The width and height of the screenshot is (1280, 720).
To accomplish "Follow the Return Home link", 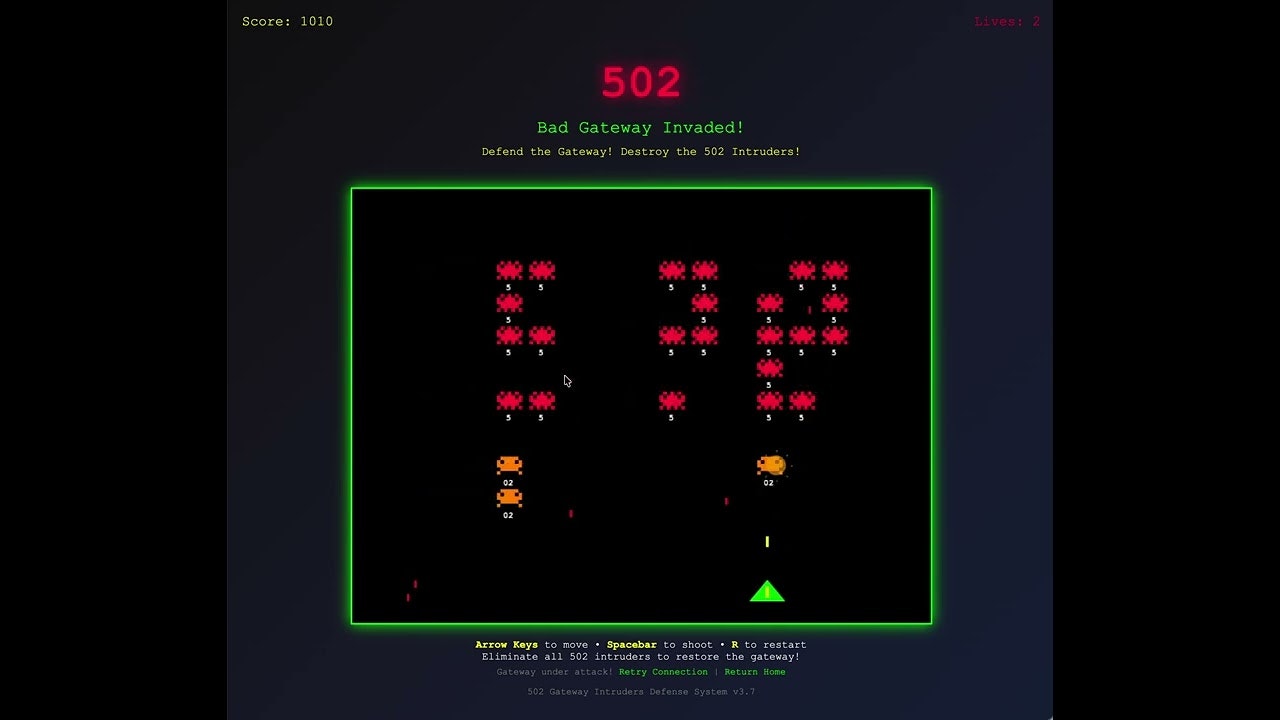I will point(755,672).
